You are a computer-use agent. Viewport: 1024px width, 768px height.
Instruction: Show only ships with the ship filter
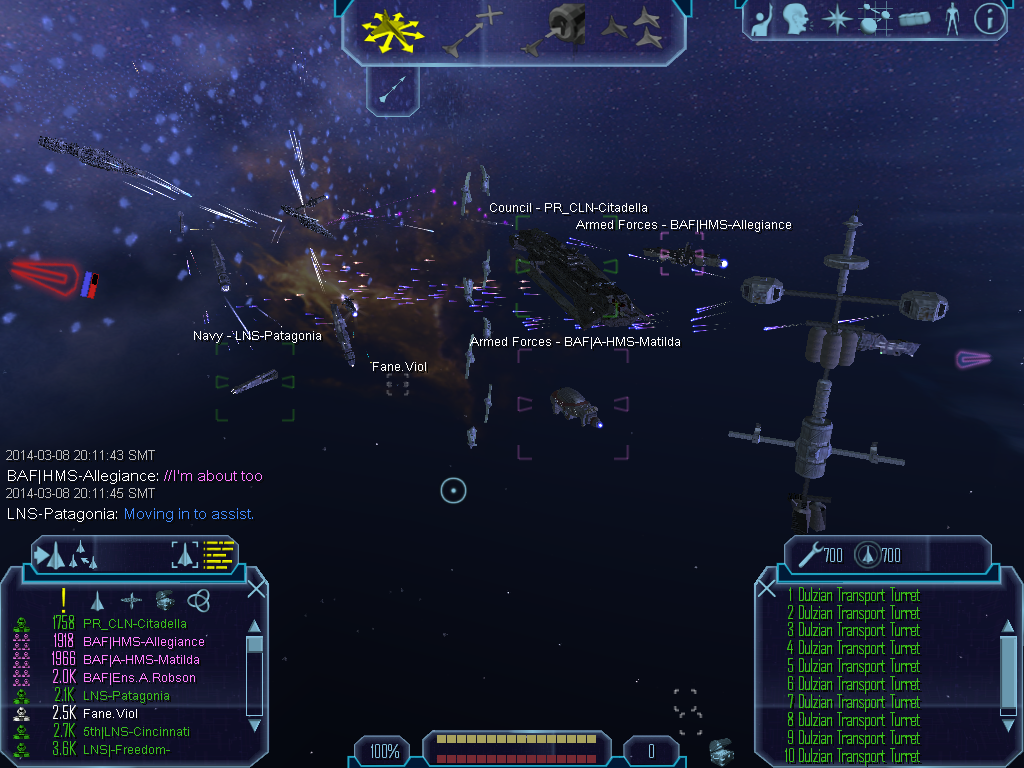tap(98, 600)
